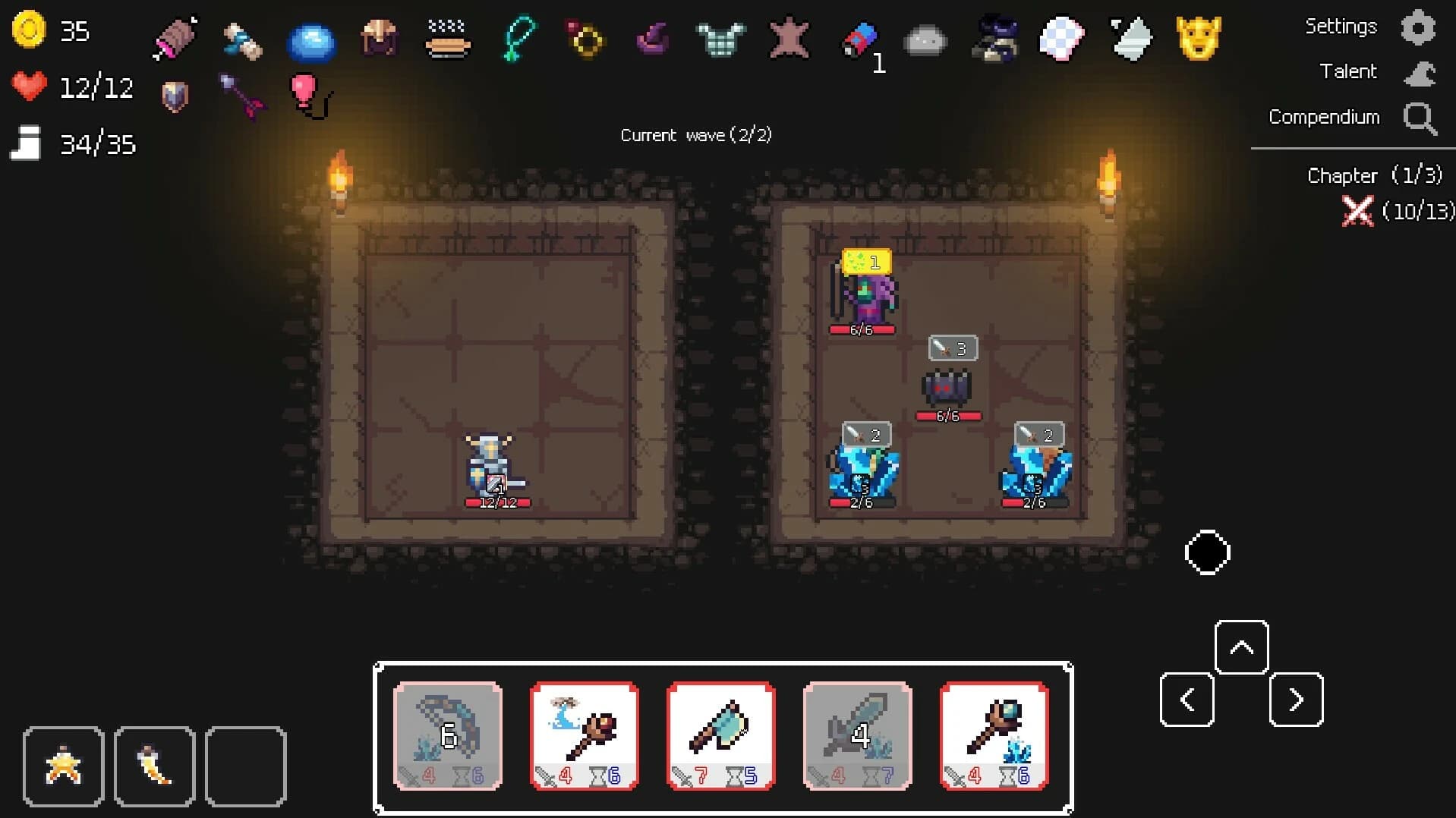The image size is (1456, 818).
Task: Click the up arrow movement button
Action: pos(1241,647)
